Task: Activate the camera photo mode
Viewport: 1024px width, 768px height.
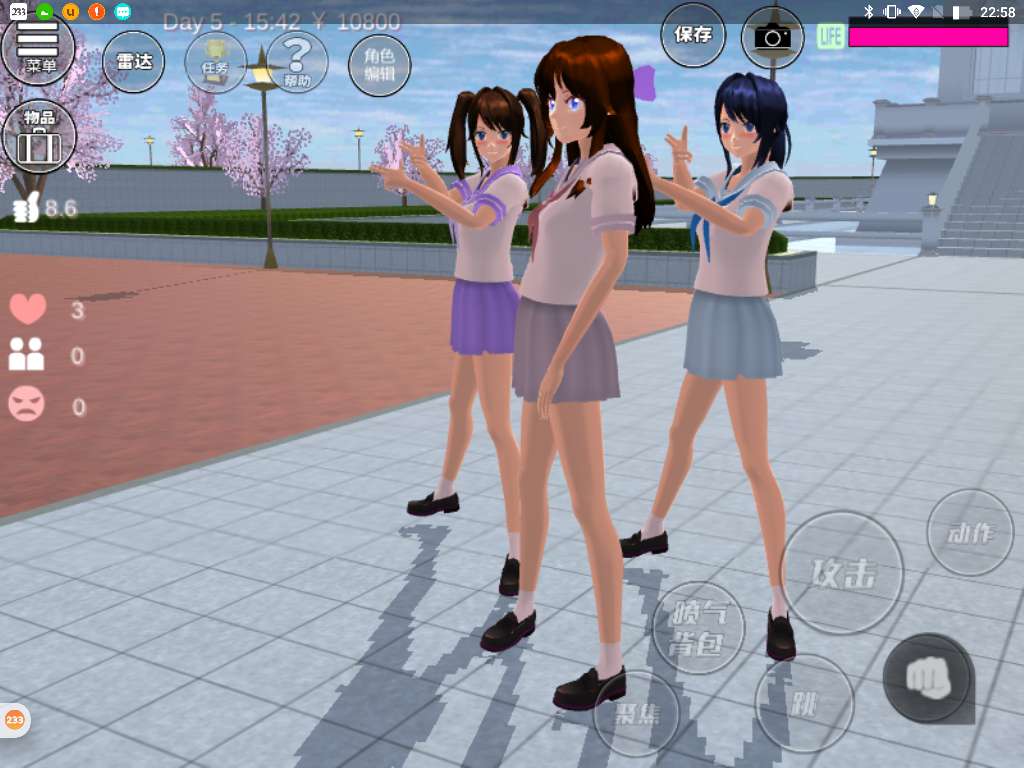Action: point(772,37)
